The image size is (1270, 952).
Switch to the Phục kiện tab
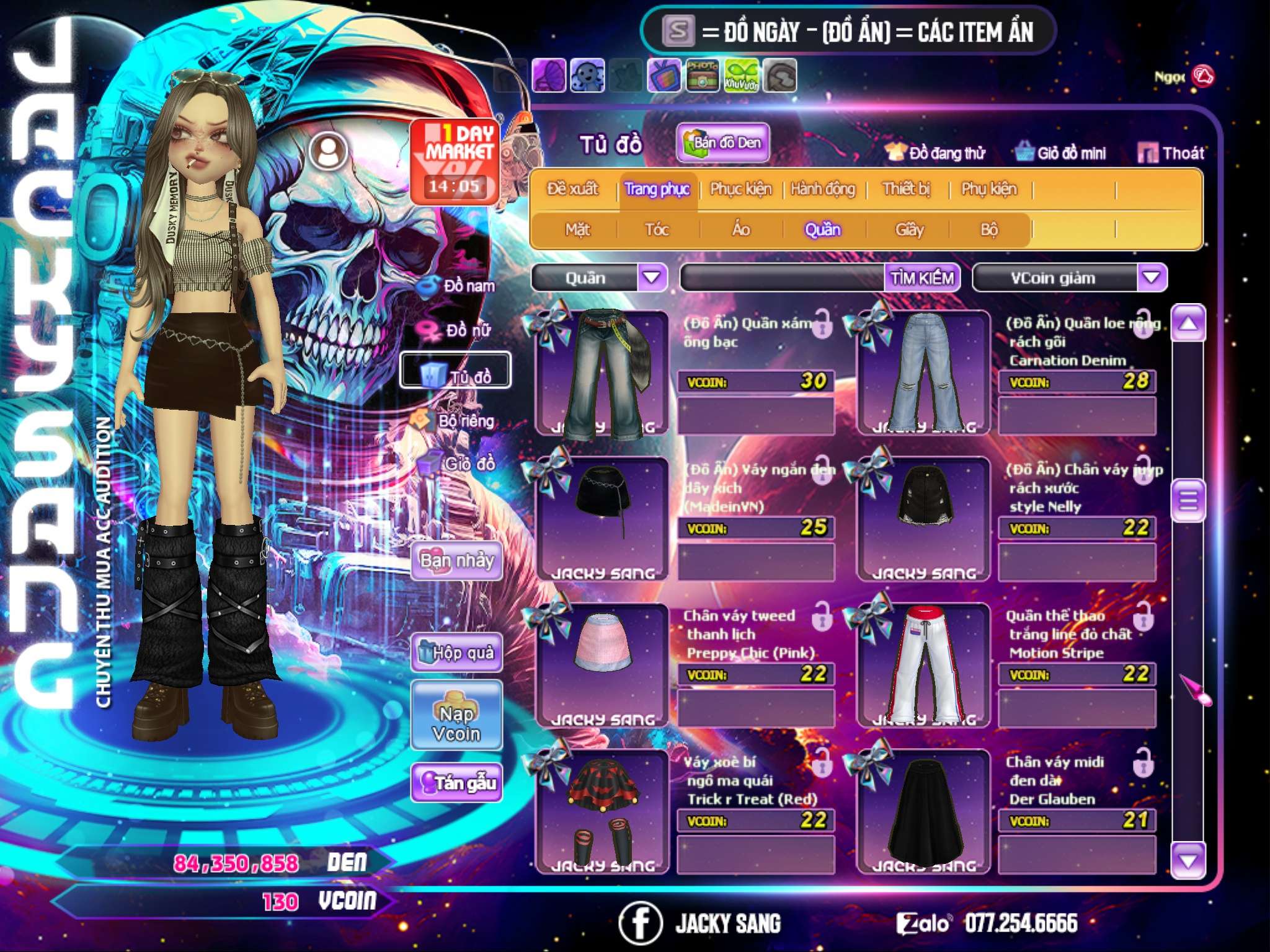tap(740, 189)
